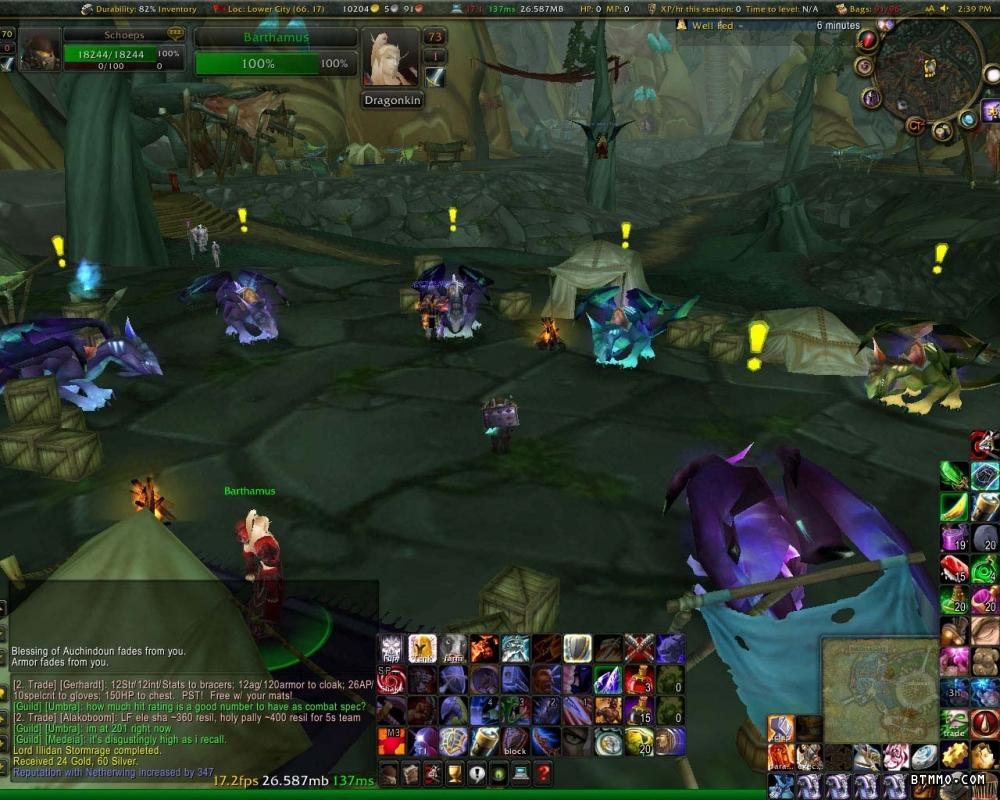
Task: Use the purple potion with count 15
Action: tap(639, 711)
